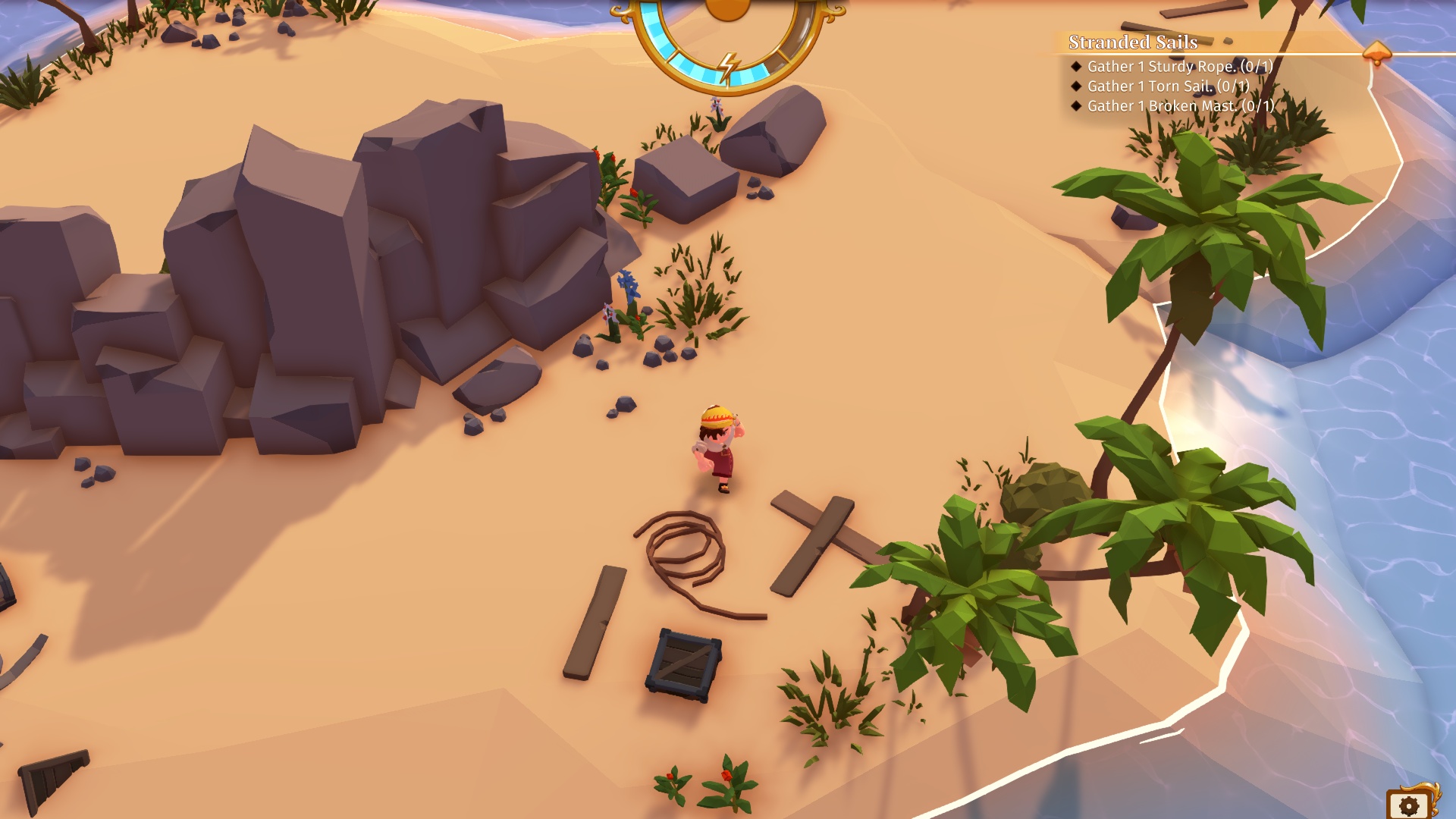Click the diamond bullet beside Torn Sail objective

(x=1076, y=86)
